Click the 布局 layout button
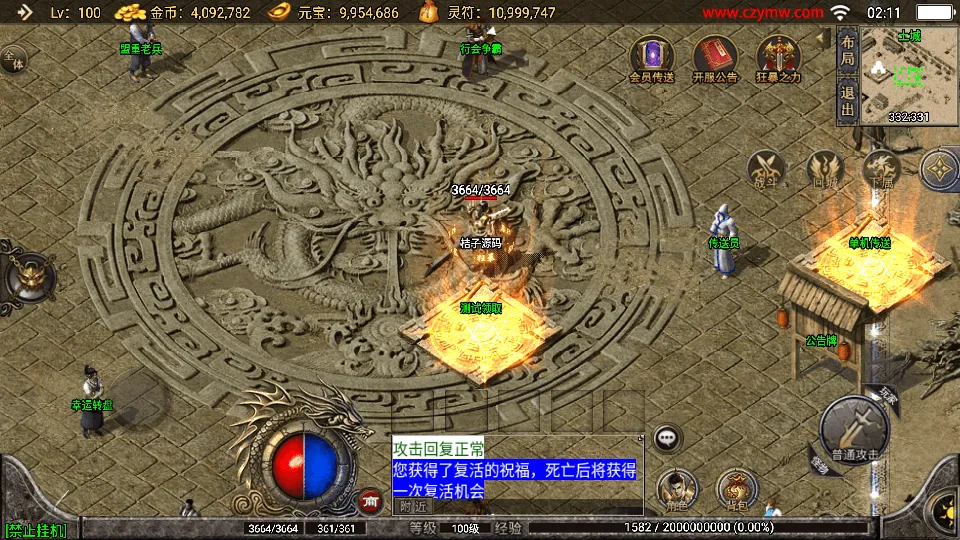The height and width of the screenshot is (540, 960). 847,52
